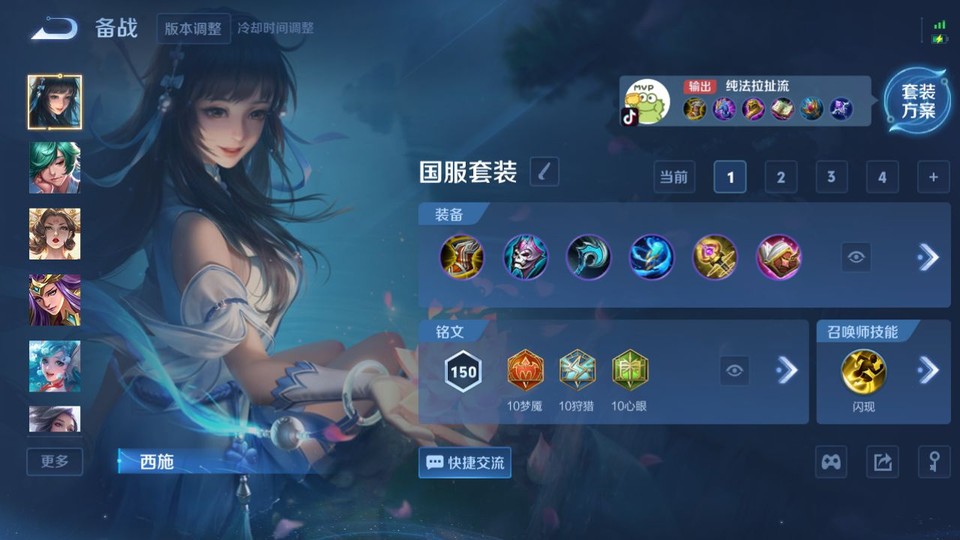960x540 pixels.
Task: Open the 闪现 summoner skill selection
Action: tap(863, 370)
